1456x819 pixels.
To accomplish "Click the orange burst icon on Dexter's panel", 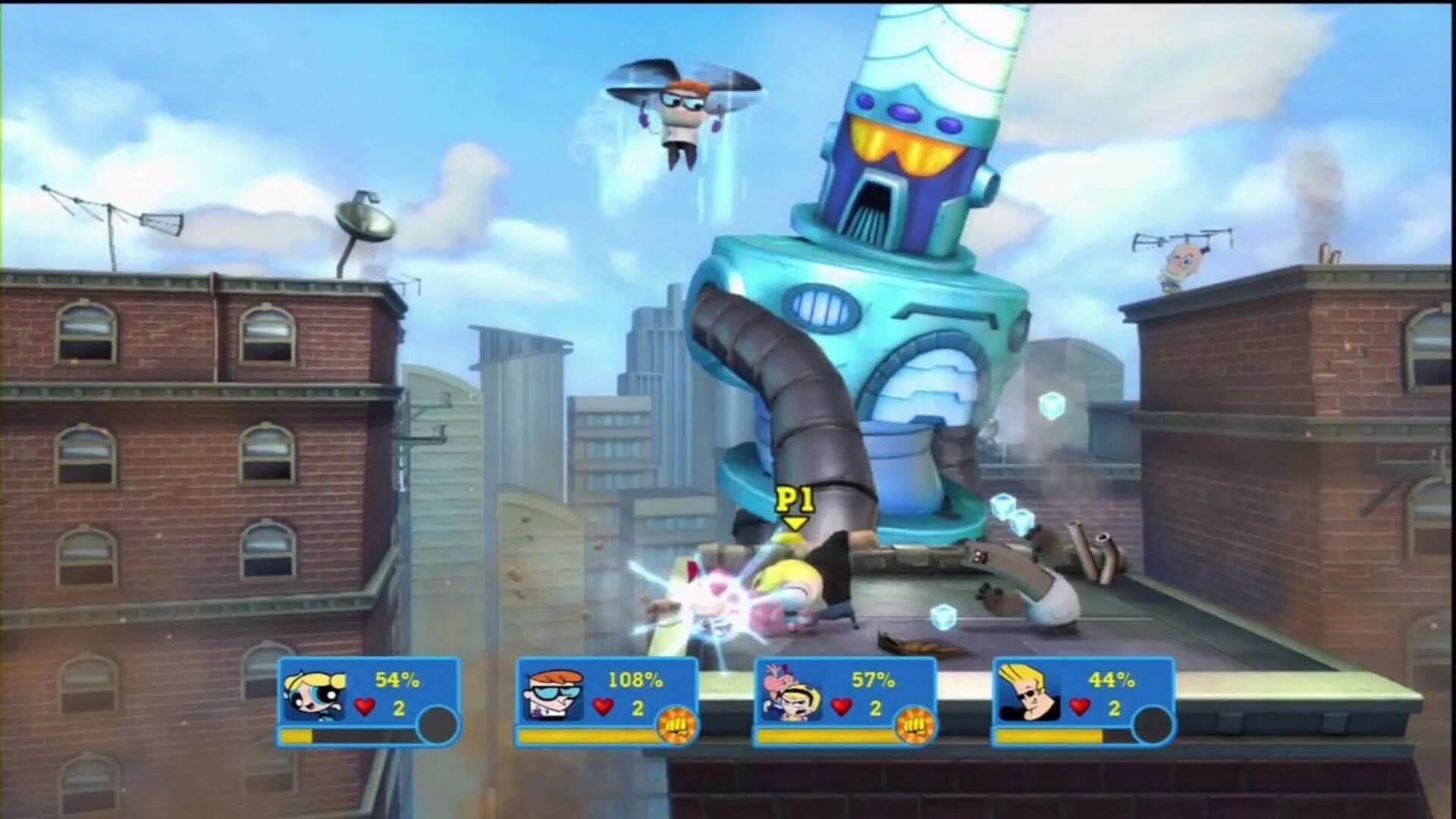I will [x=678, y=724].
